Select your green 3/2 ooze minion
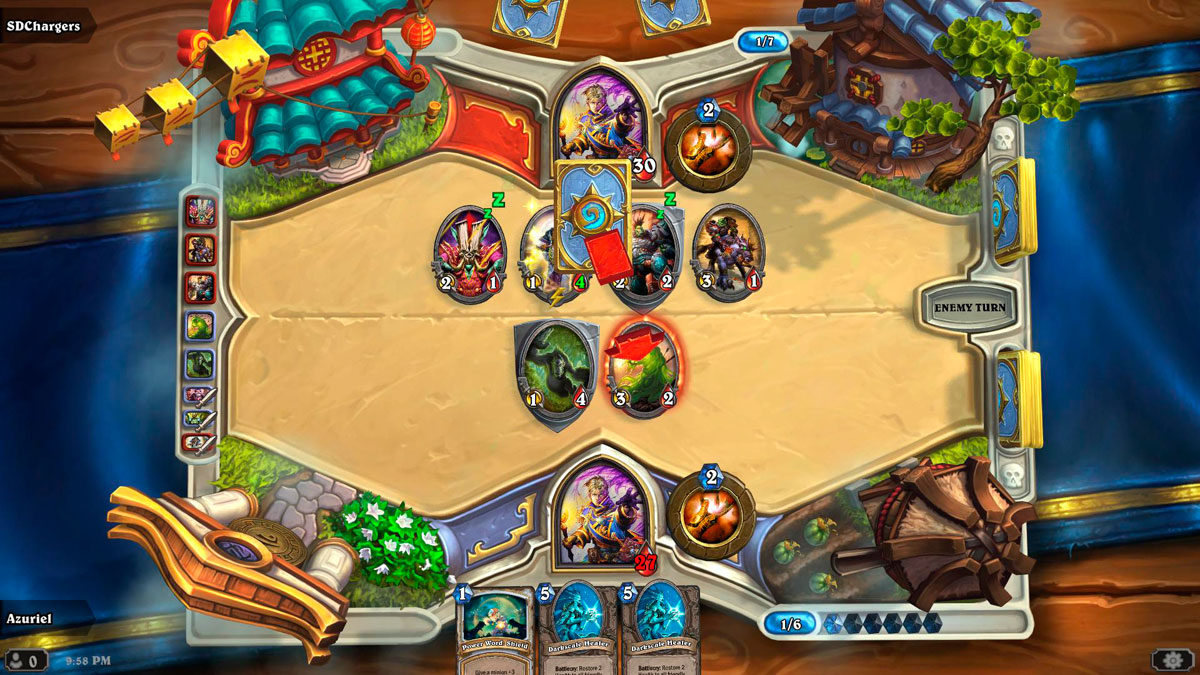Screen dimensions: 1200x675 643,366
